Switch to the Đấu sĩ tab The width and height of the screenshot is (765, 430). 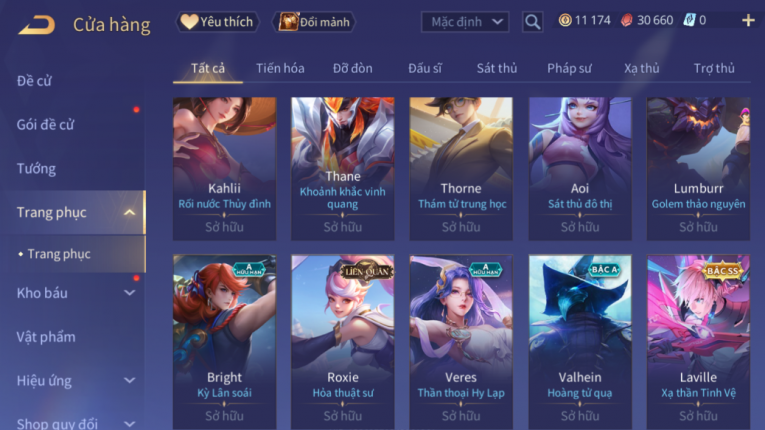pos(425,68)
